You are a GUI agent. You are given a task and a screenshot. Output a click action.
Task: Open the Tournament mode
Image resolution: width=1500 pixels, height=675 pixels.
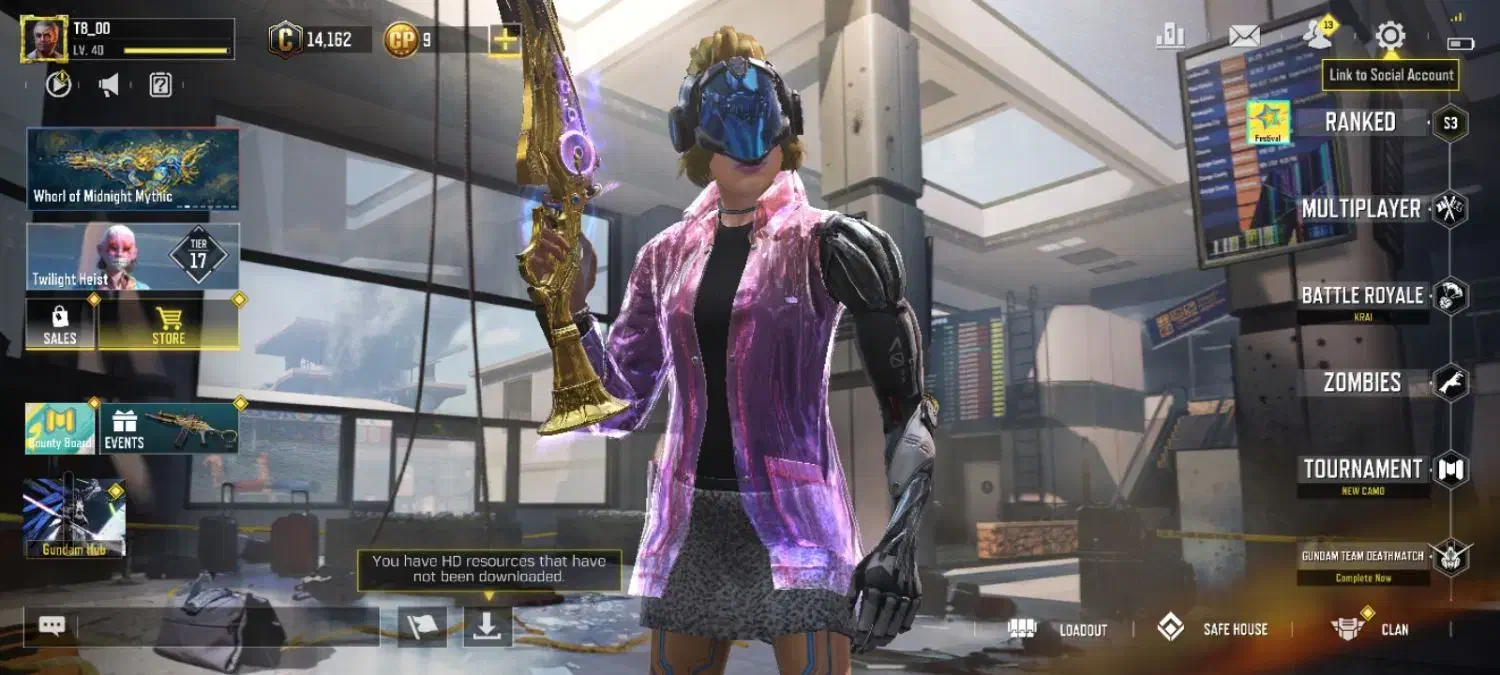click(1362, 469)
